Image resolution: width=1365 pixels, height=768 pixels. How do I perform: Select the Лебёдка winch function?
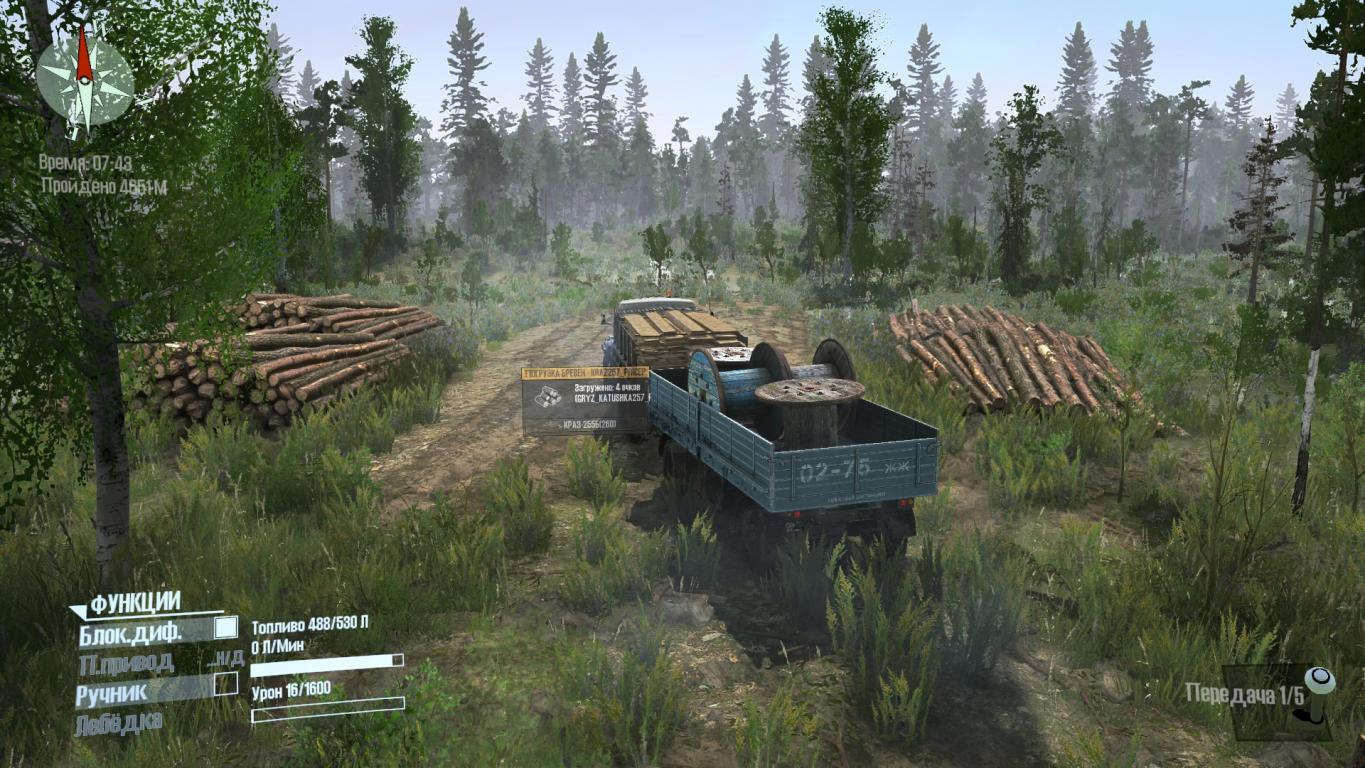click(118, 724)
